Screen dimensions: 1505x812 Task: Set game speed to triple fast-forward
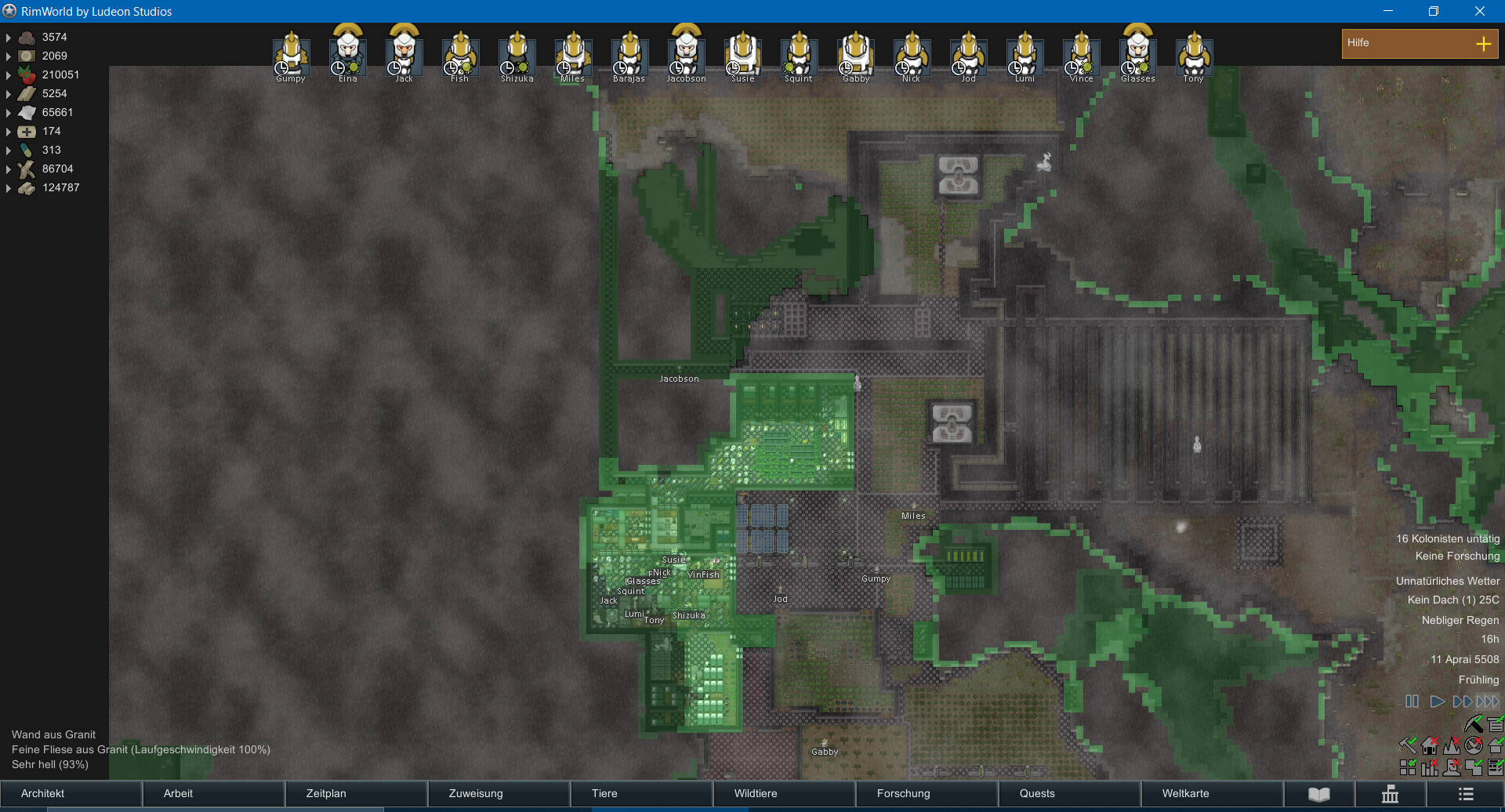click(1487, 701)
